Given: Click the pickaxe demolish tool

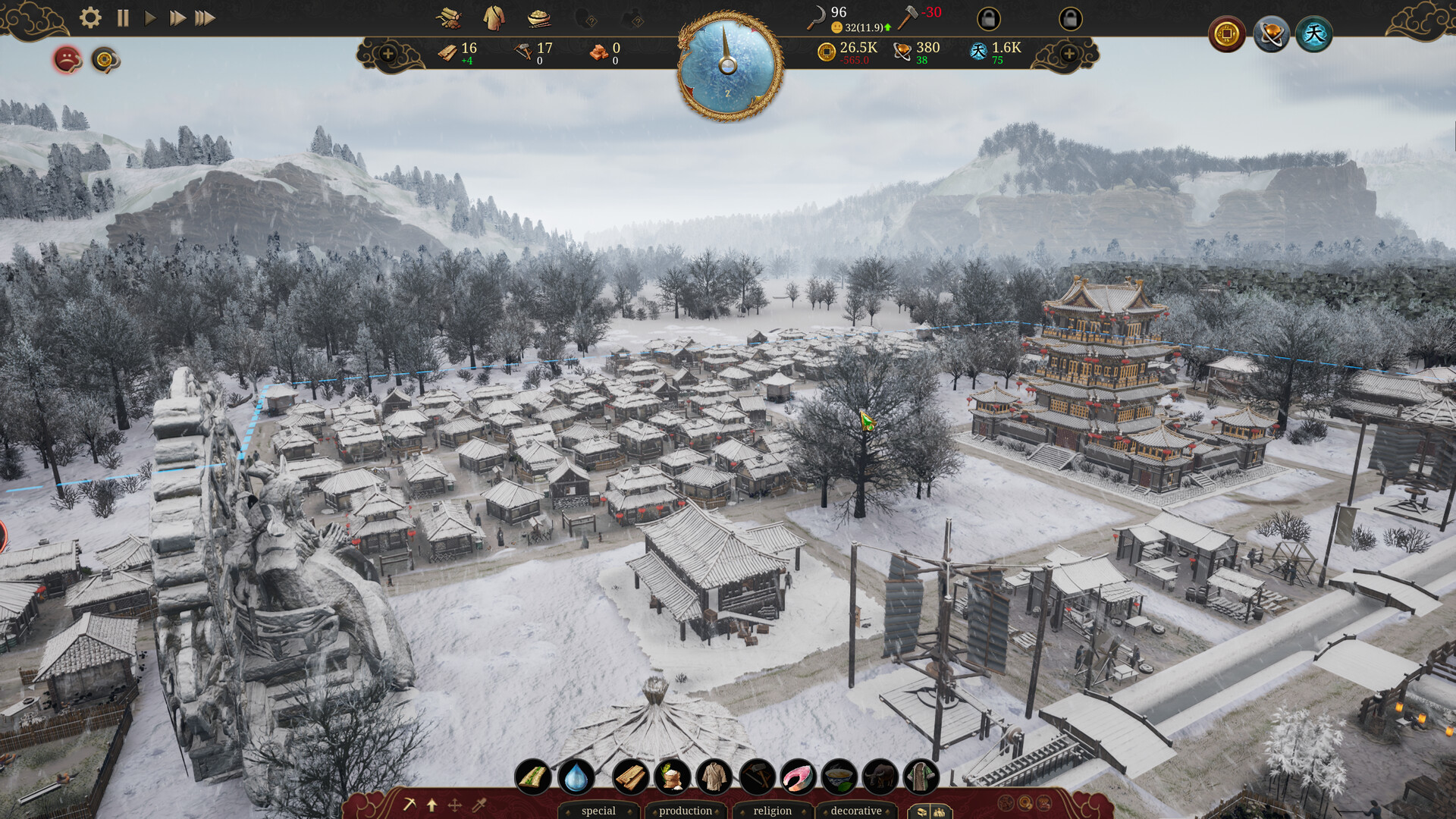Looking at the screenshot, I should click(409, 805).
